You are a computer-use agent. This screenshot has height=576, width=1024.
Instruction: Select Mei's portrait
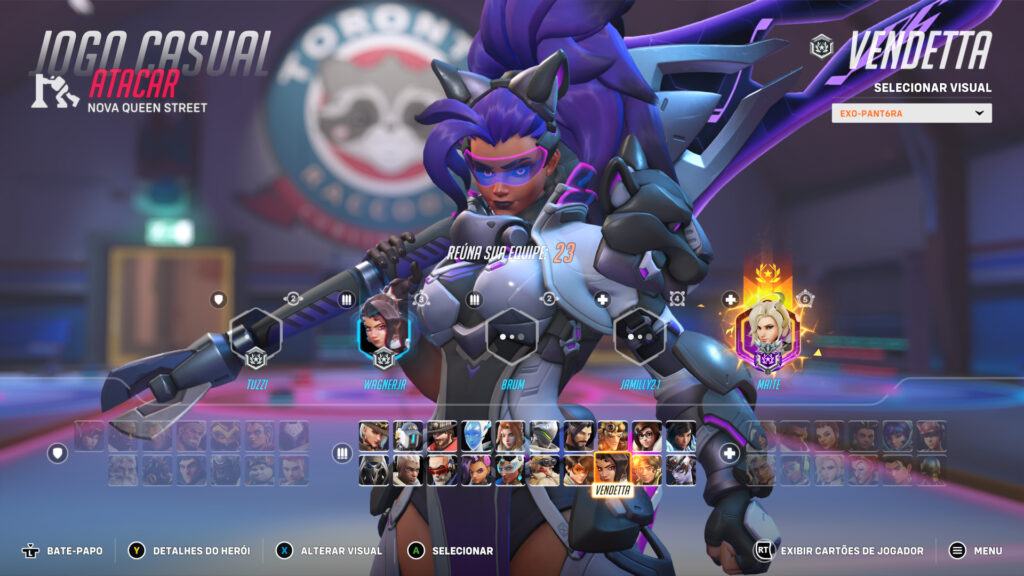pos(646,435)
